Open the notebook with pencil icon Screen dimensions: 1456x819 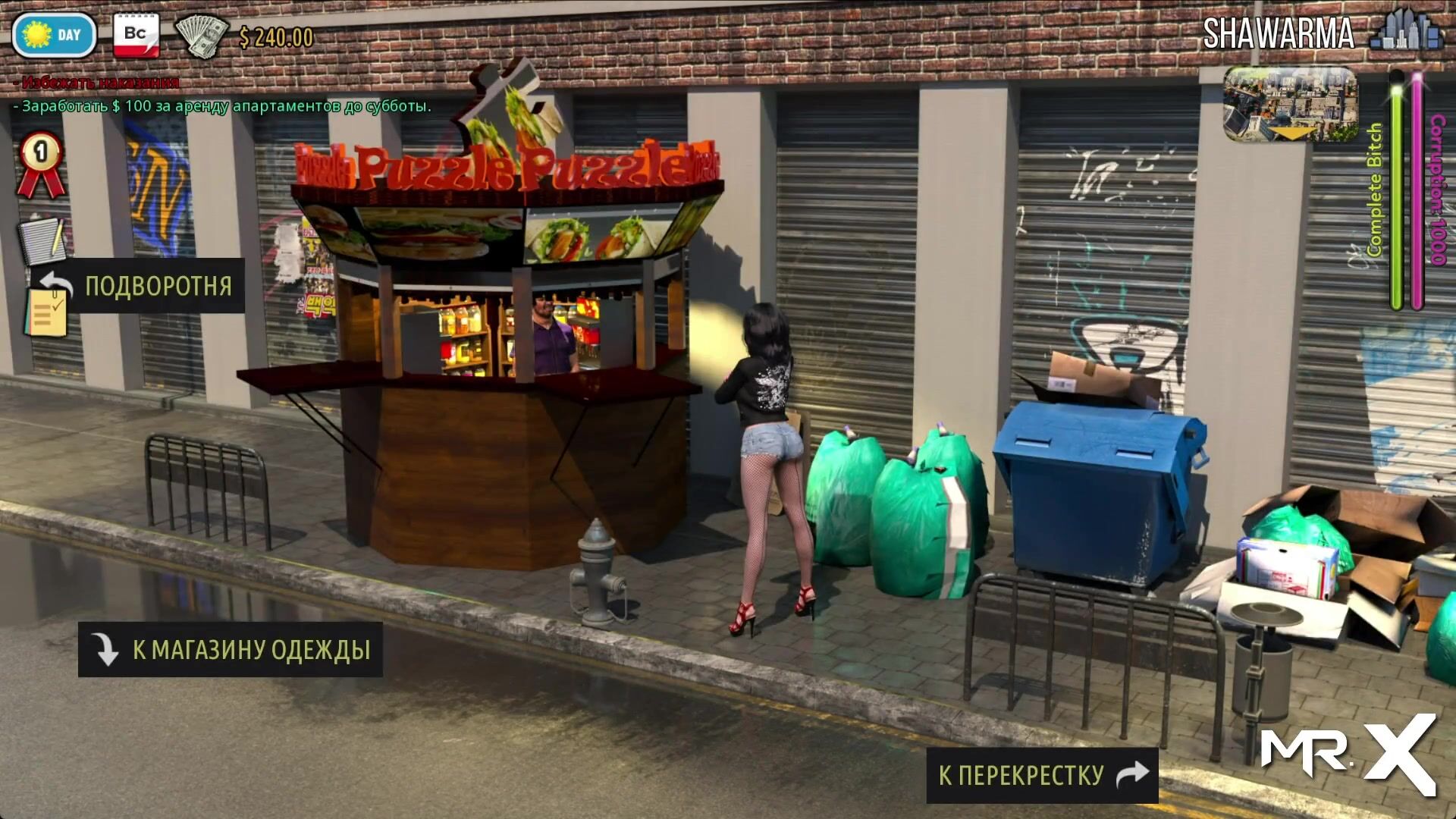(42, 239)
